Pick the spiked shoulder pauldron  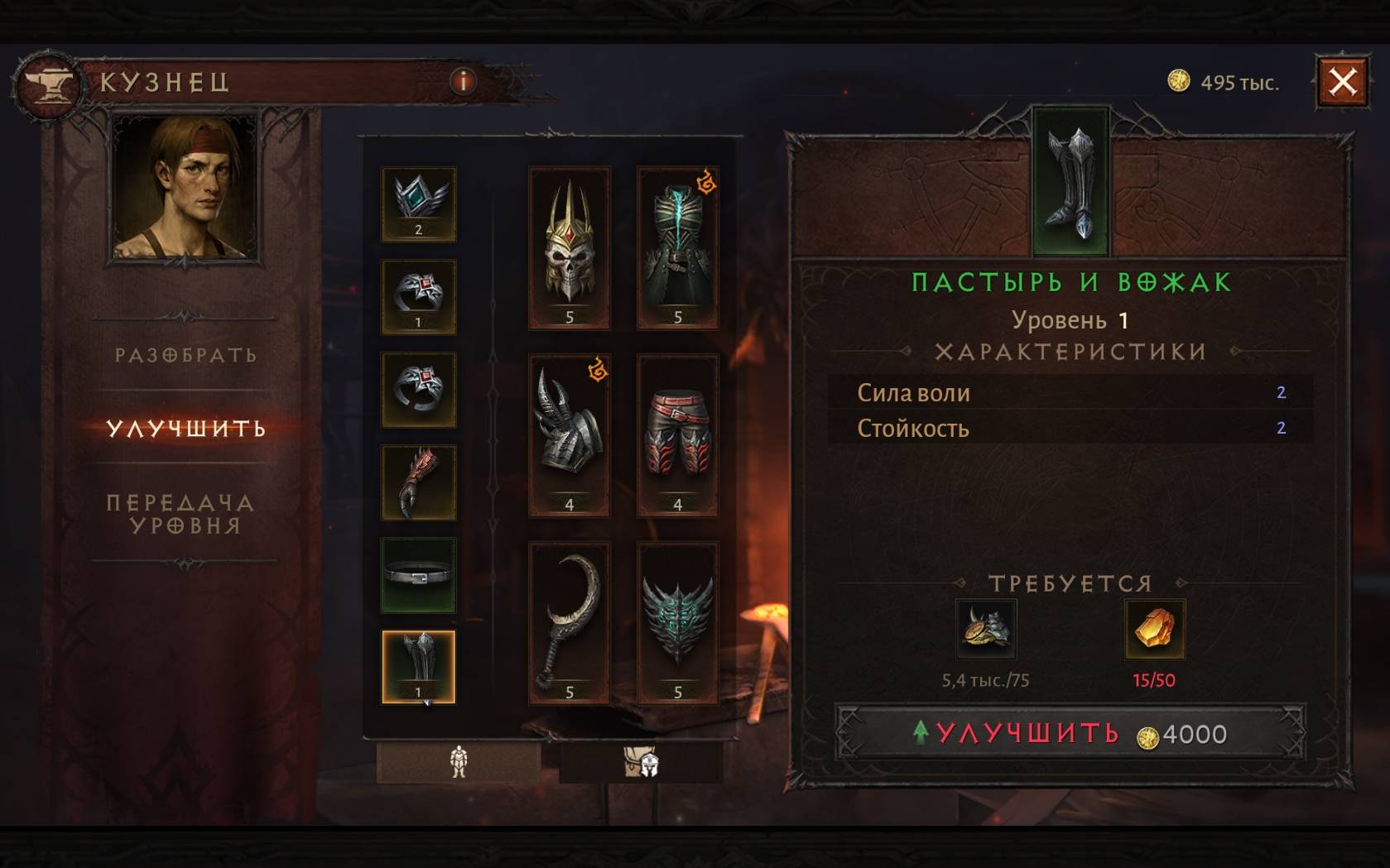(x=569, y=435)
